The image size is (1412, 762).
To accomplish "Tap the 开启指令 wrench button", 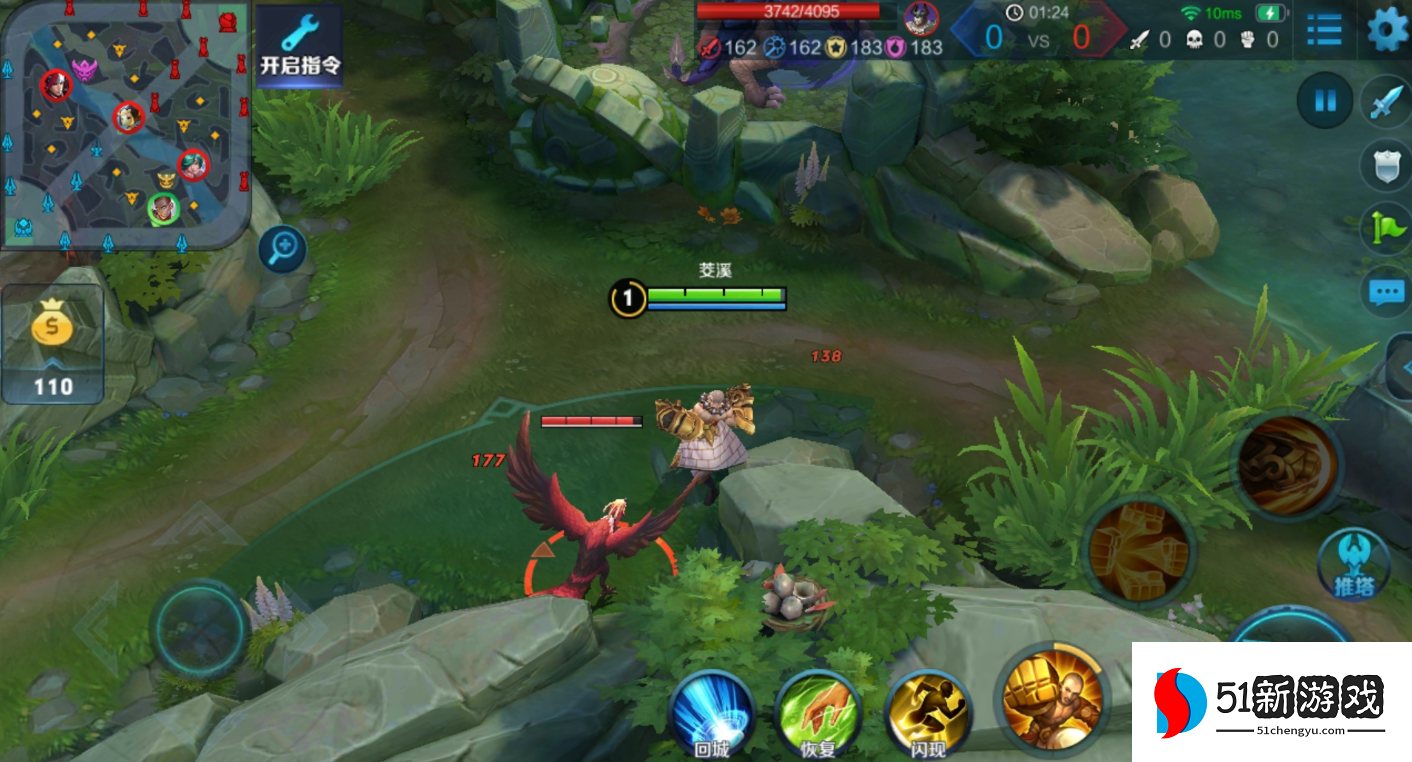I will 299,46.
